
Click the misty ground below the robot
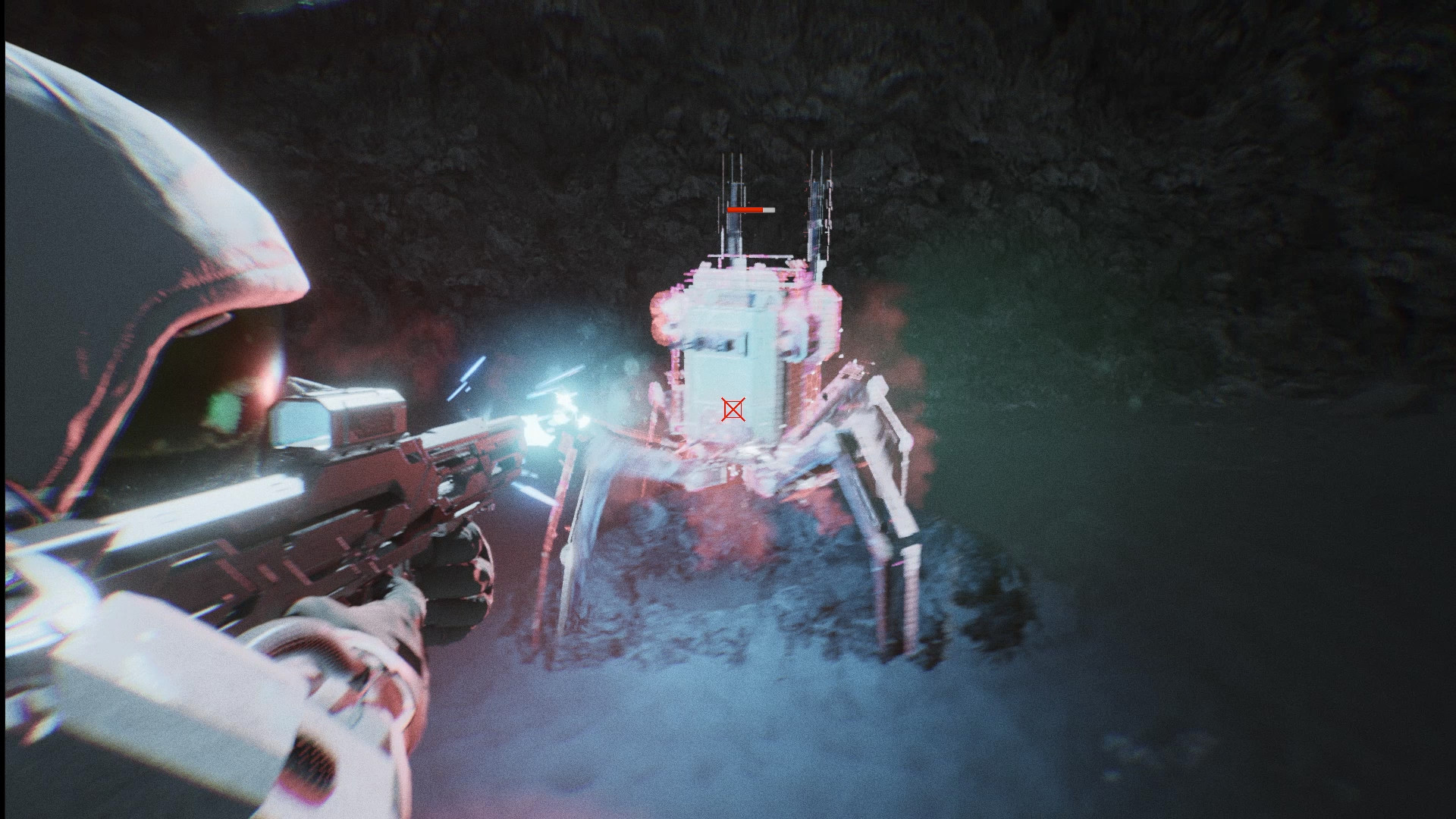[758, 720]
